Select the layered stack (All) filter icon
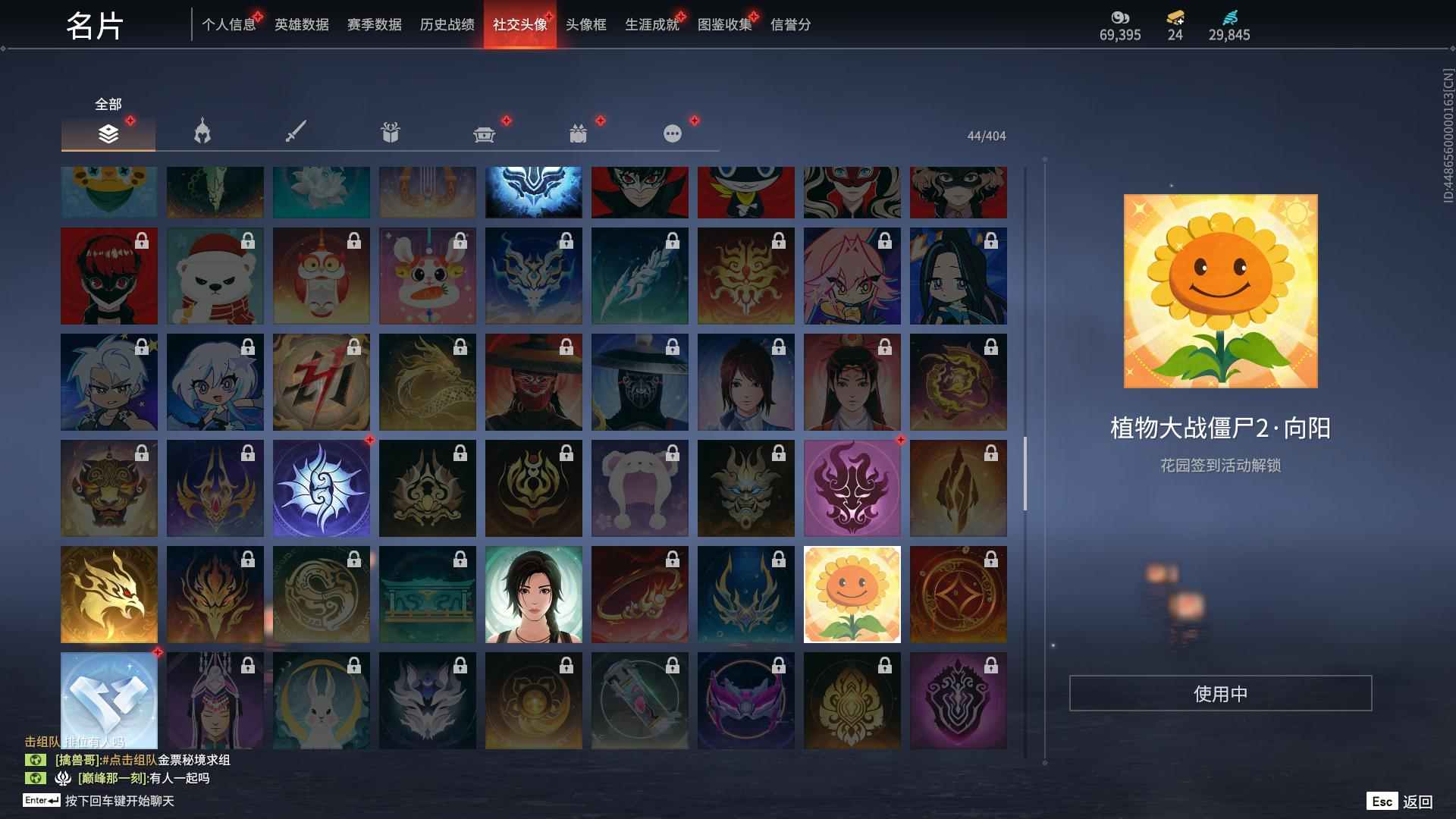Image resolution: width=1456 pixels, height=819 pixels. 108,133
